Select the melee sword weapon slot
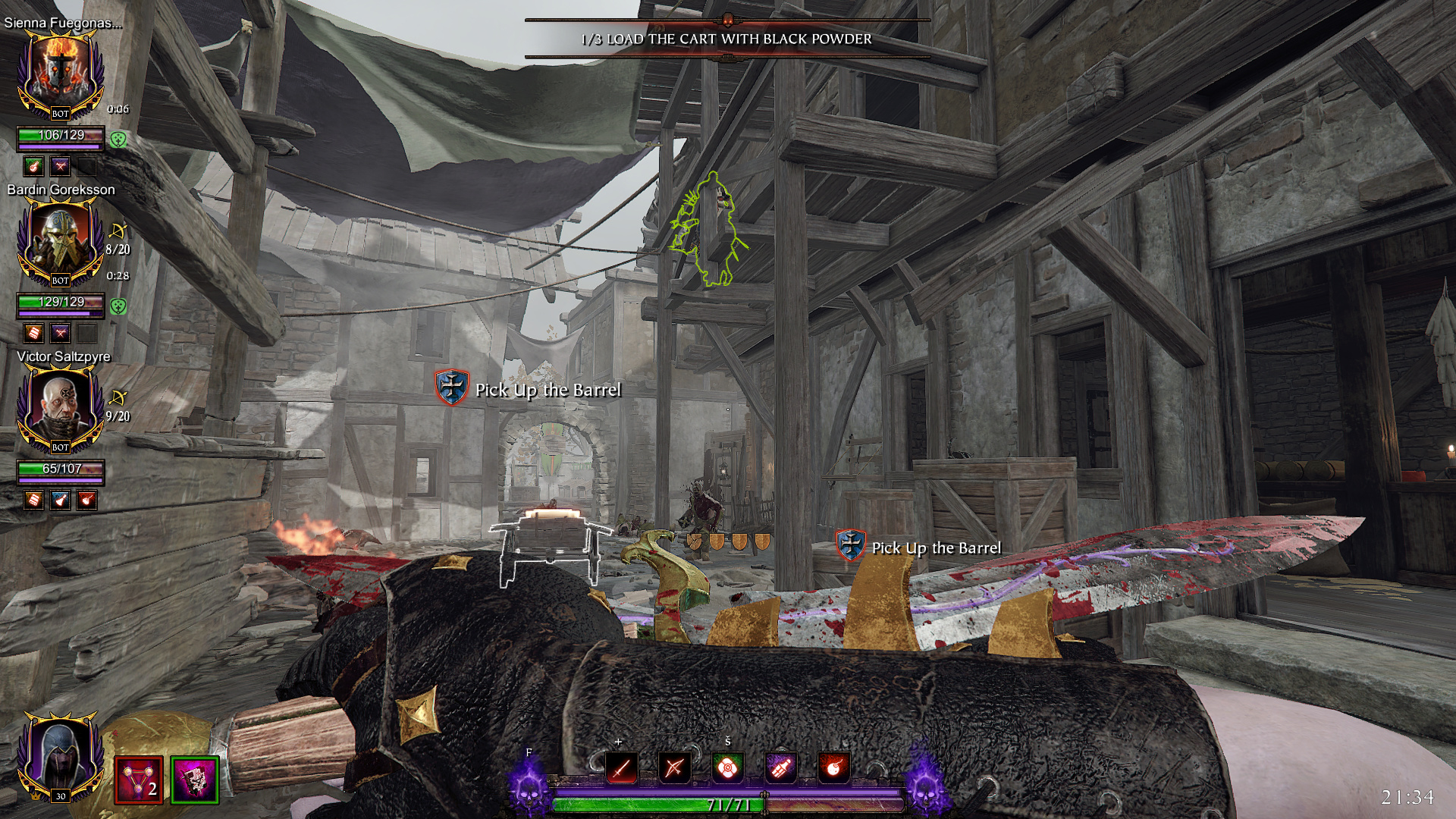This screenshot has height=819, width=1456. click(x=621, y=768)
